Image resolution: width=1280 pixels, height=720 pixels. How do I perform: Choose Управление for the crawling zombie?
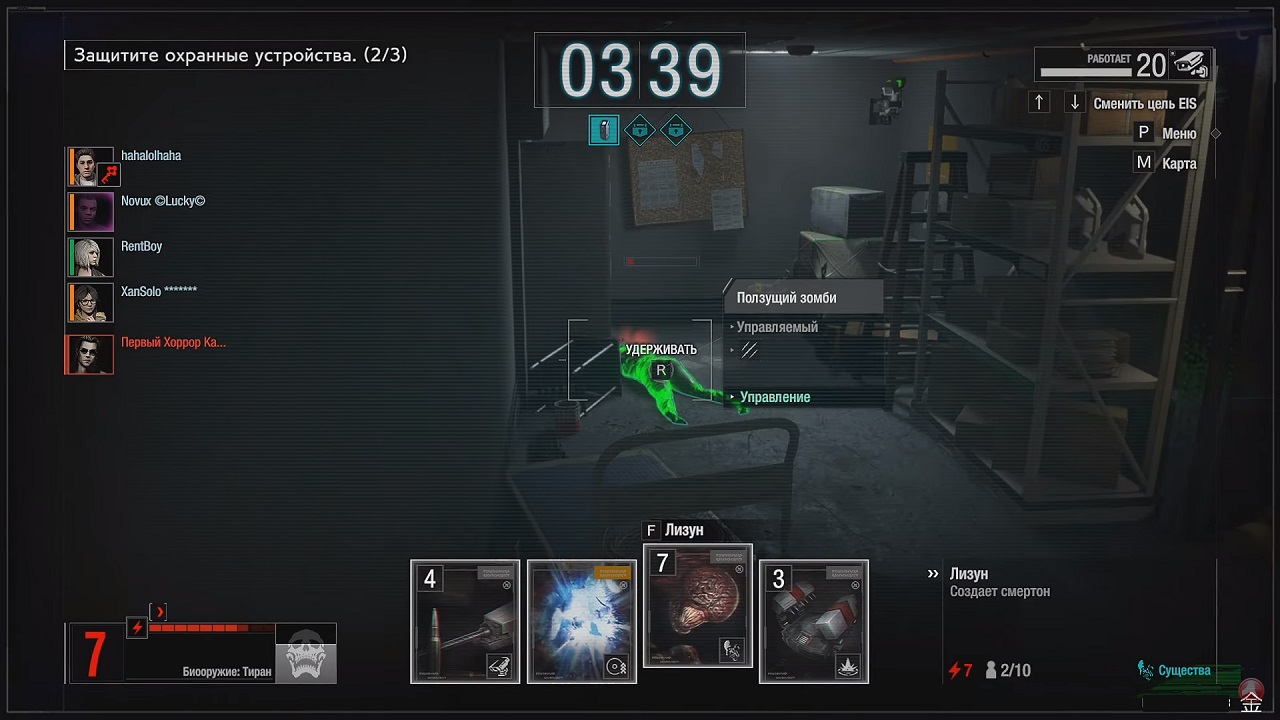(x=775, y=397)
